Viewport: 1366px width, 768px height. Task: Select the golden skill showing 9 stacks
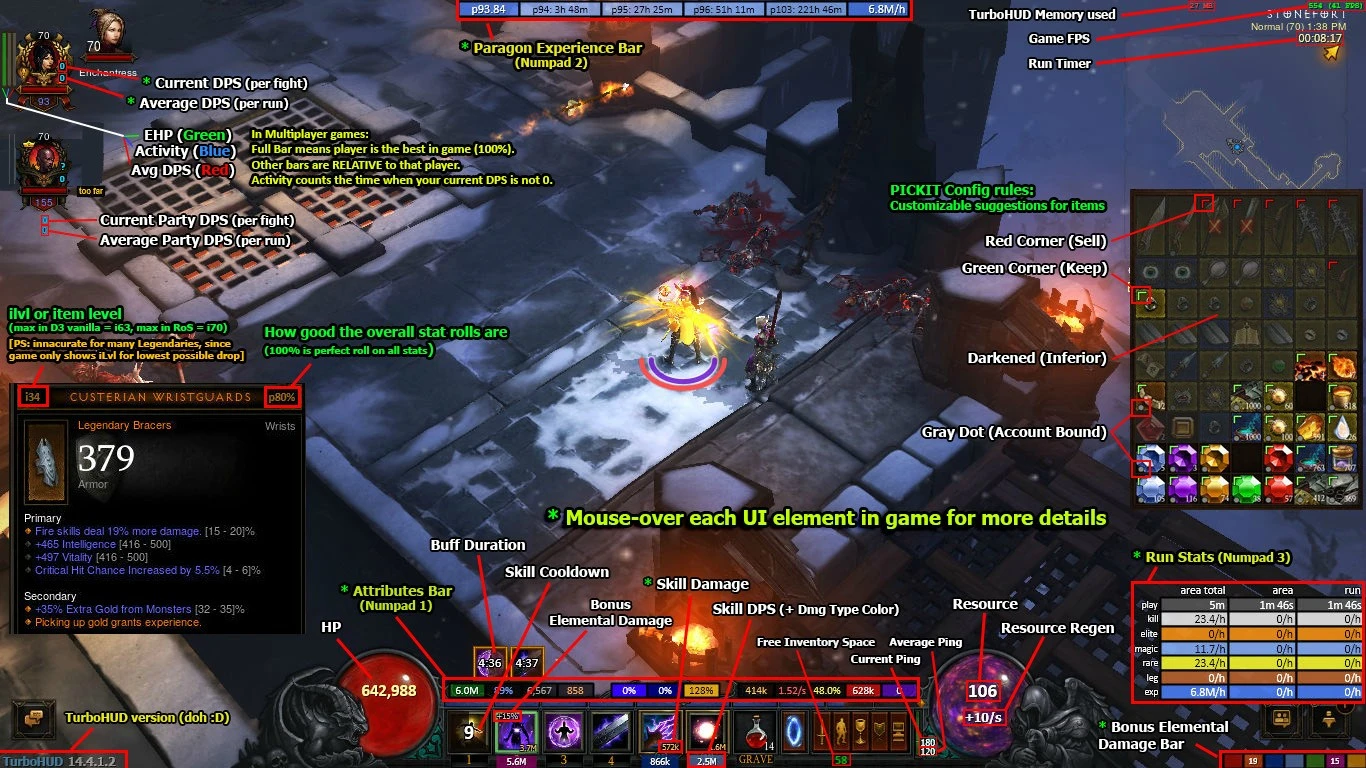468,731
